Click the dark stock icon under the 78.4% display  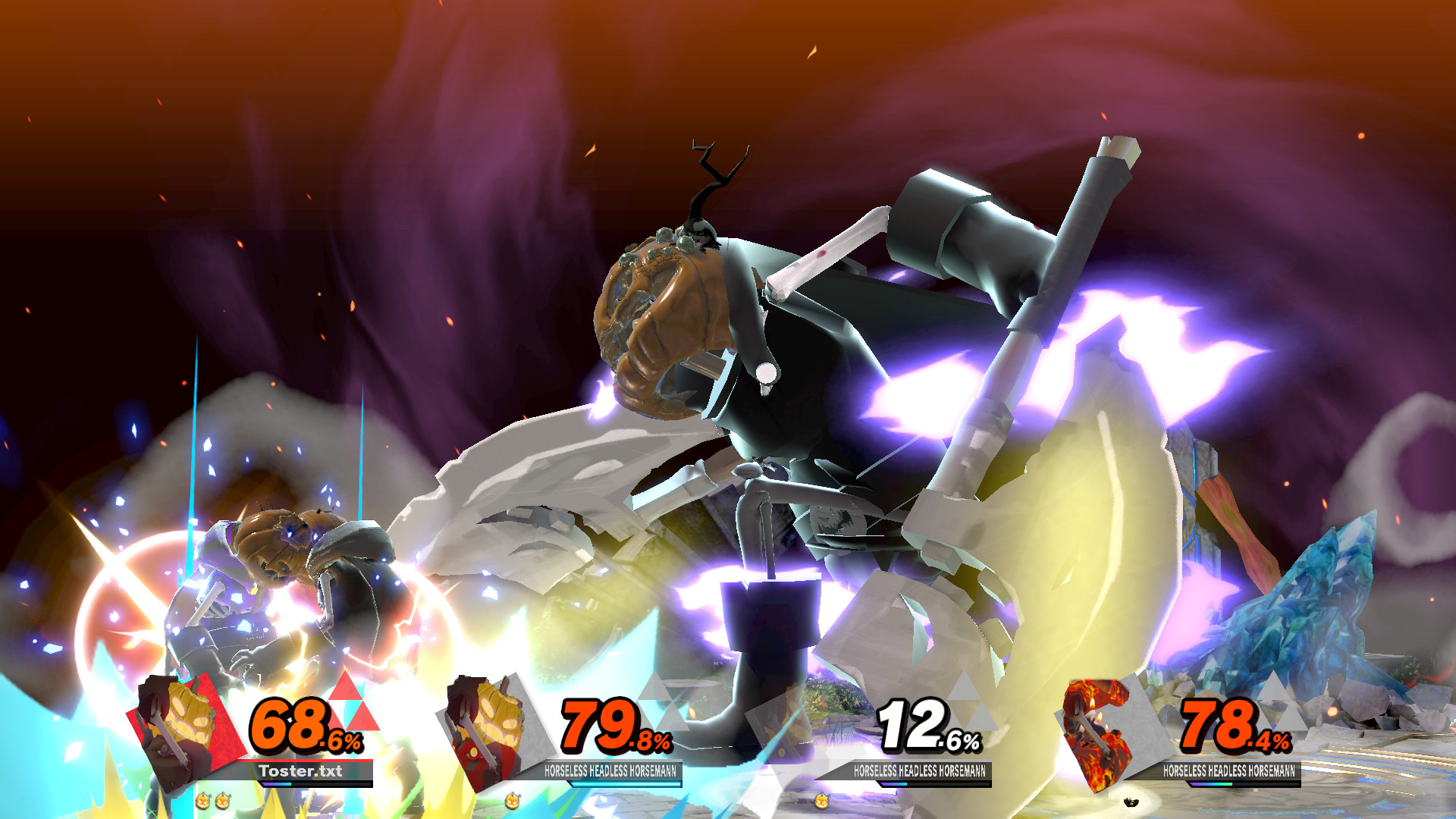click(x=1131, y=800)
